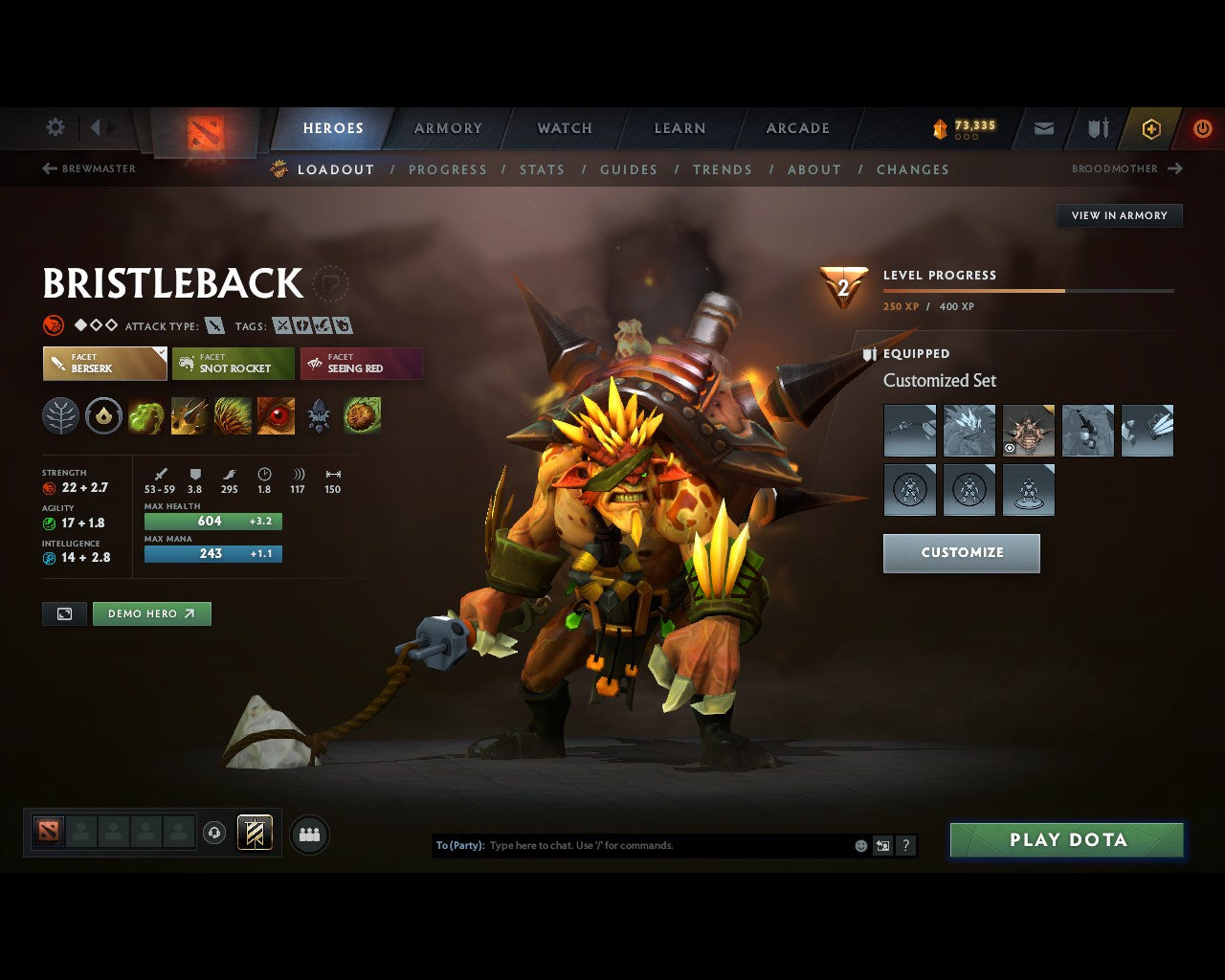Click the DEMO HERO button

coord(151,613)
